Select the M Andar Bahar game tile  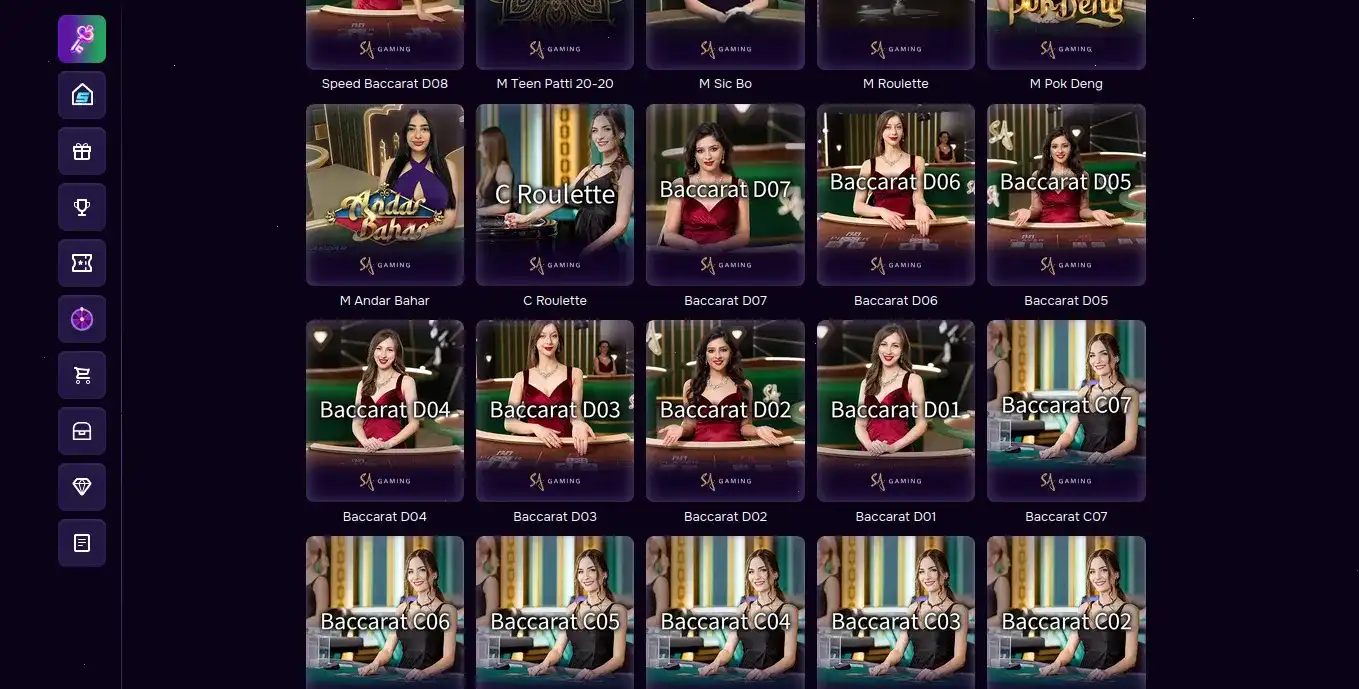point(385,195)
